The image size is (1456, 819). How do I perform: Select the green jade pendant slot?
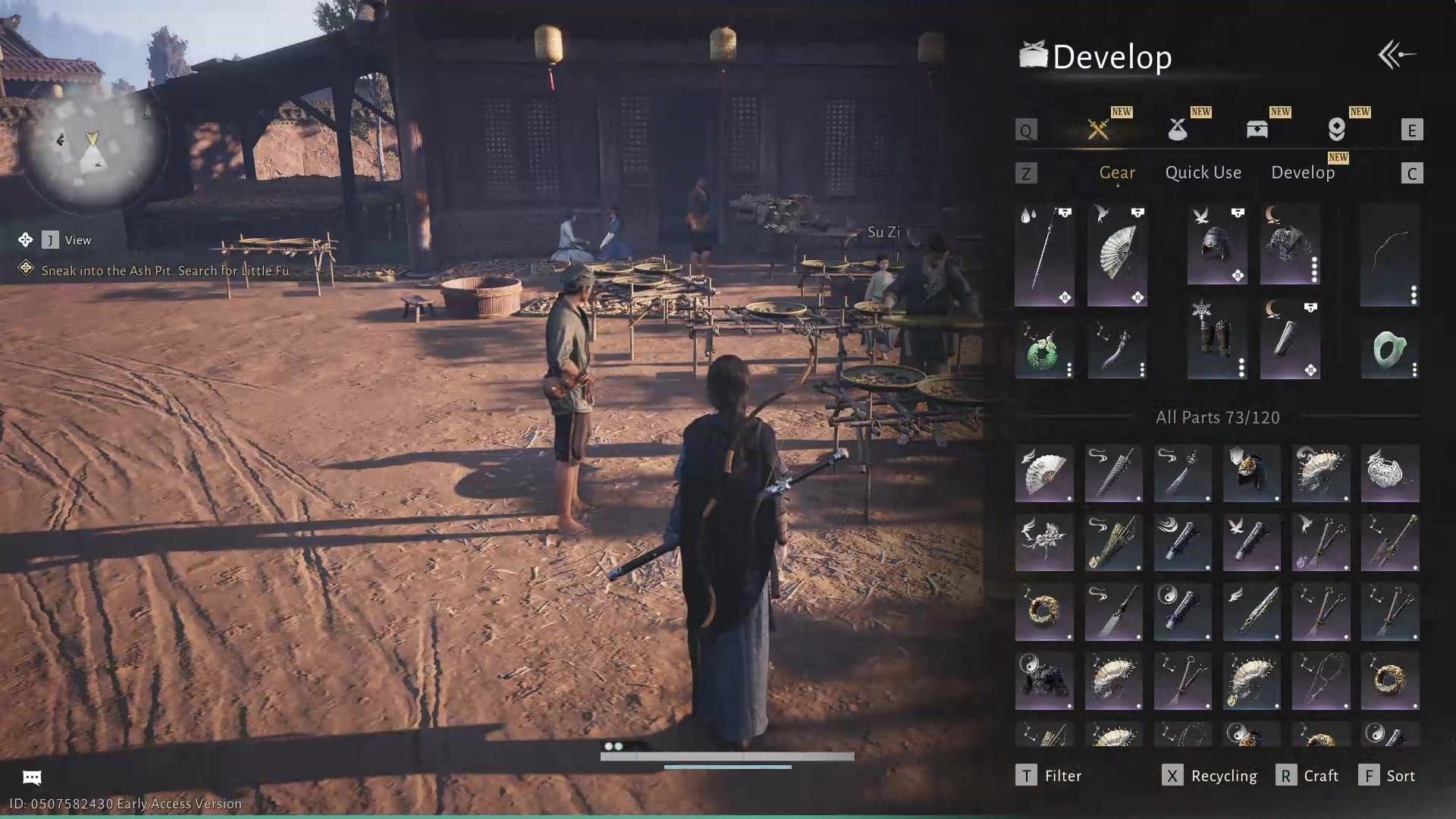pyautogui.click(x=1044, y=350)
